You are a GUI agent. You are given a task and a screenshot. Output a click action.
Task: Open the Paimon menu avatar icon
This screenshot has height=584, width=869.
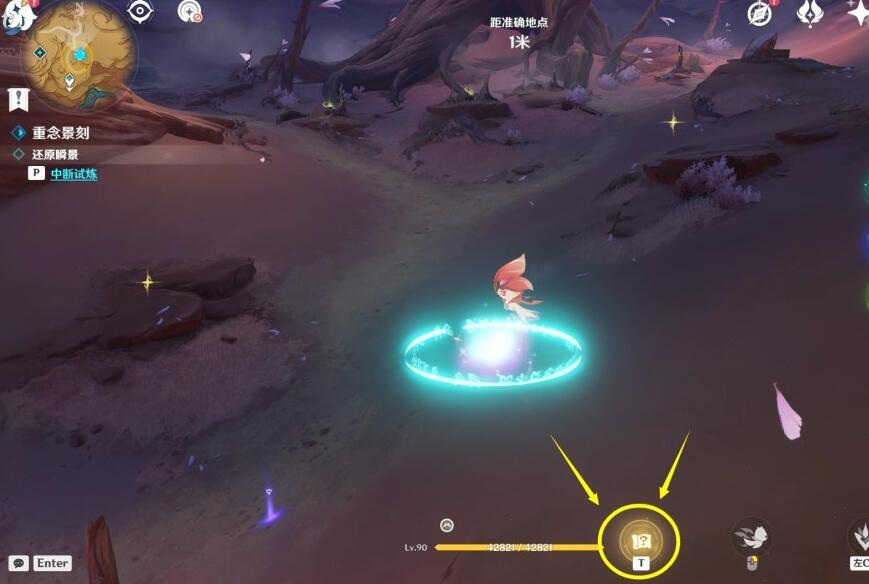coord(14,14)
